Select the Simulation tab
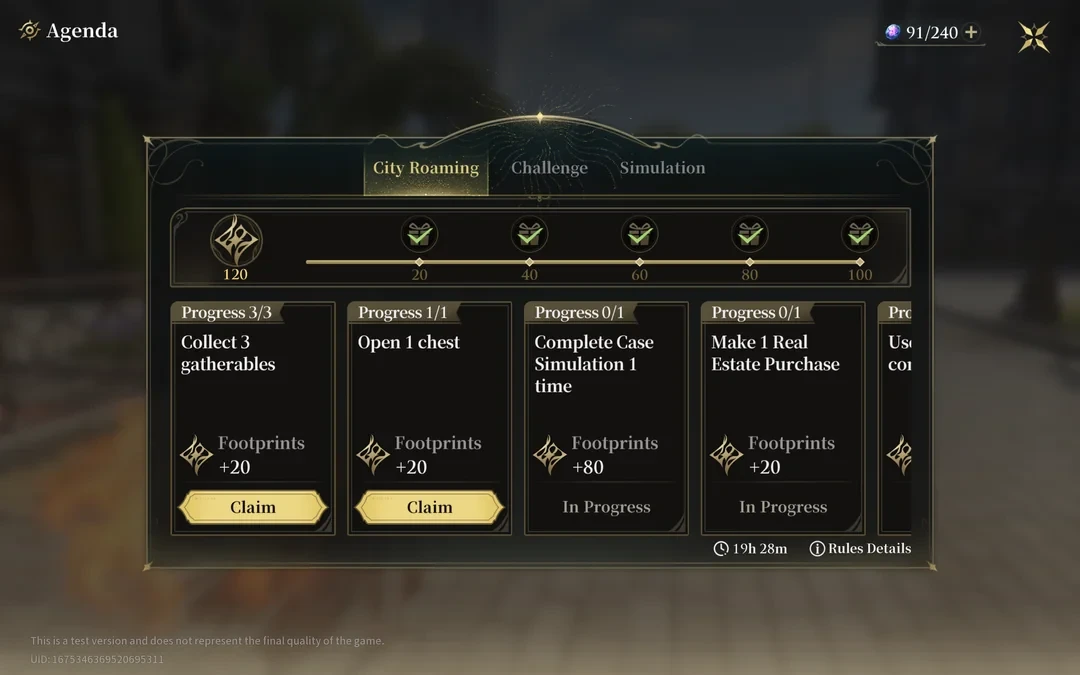Viewport: 1080px width, 675px height. (662, 168)
